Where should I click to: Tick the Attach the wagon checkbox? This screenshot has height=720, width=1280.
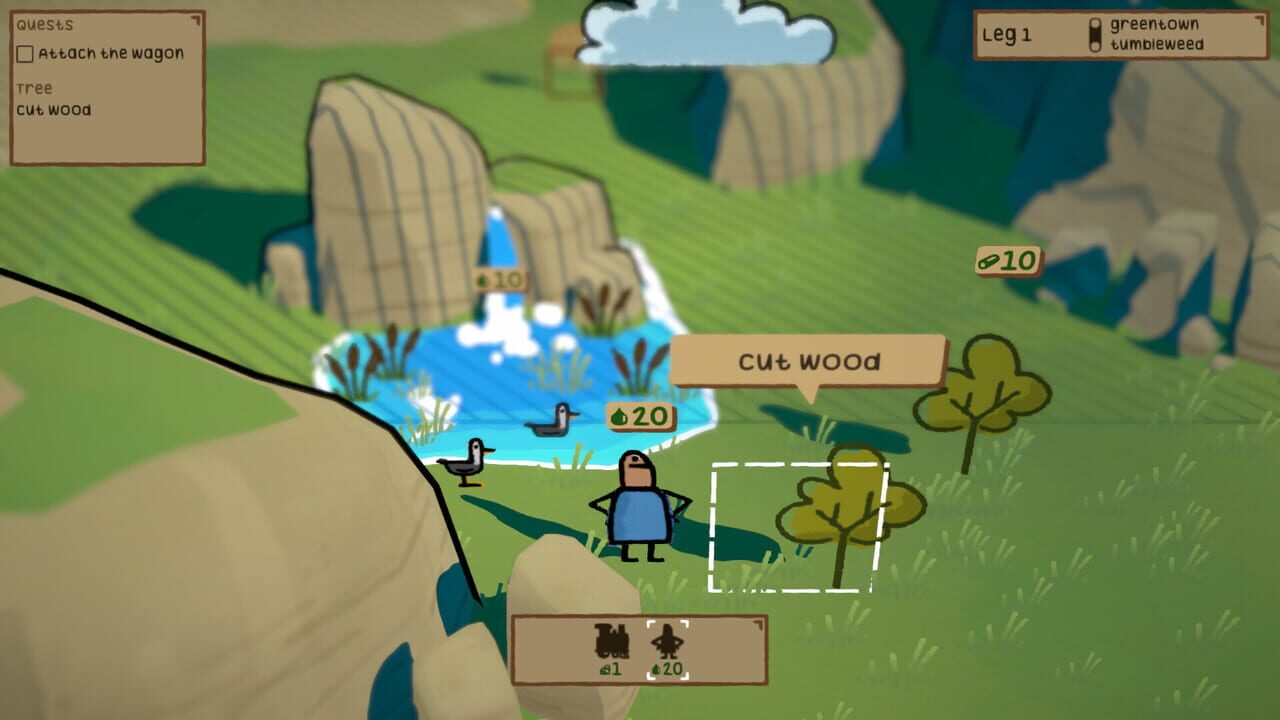coord(25,52)
